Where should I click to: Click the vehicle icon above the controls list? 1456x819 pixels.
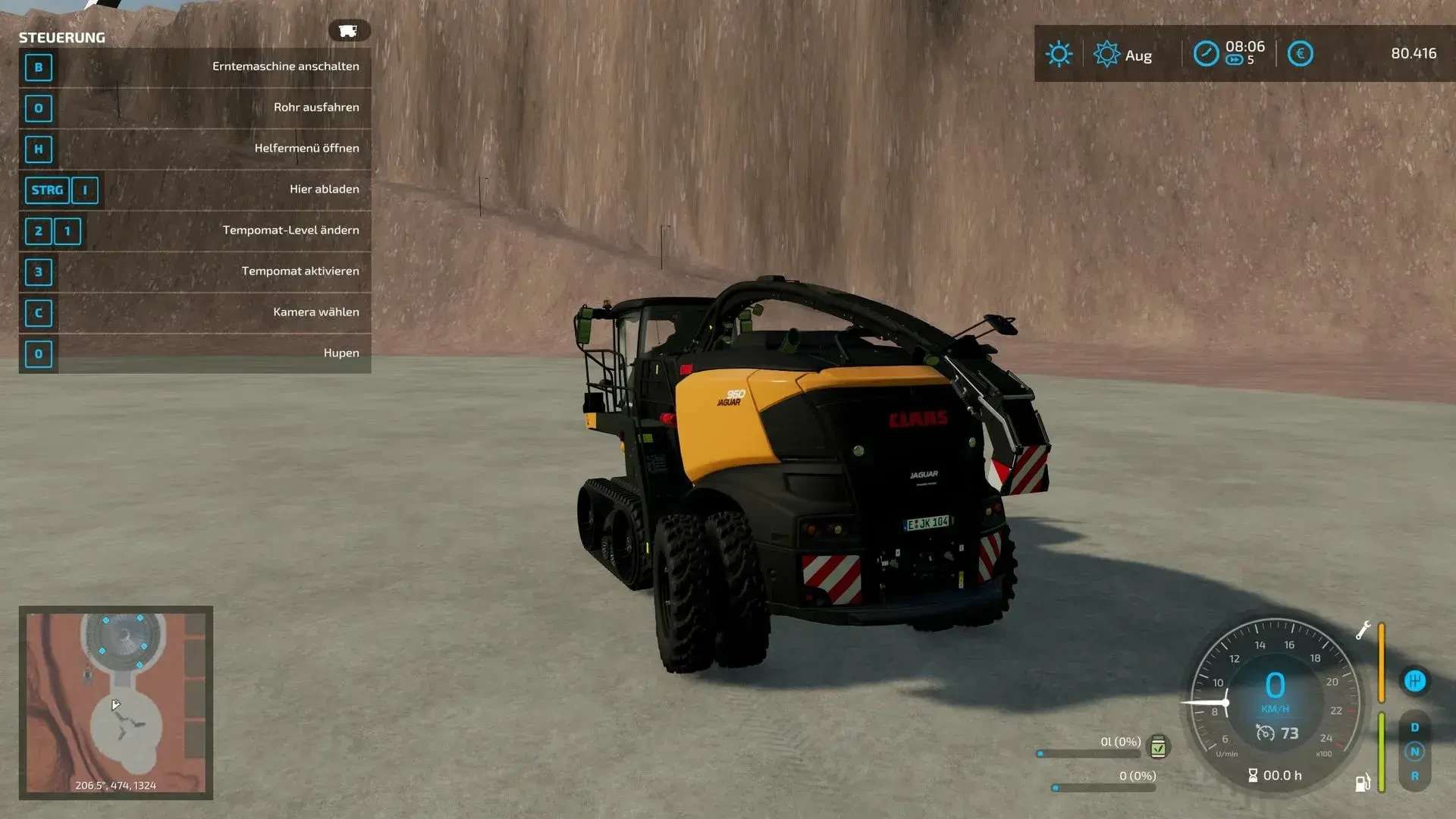349,30
